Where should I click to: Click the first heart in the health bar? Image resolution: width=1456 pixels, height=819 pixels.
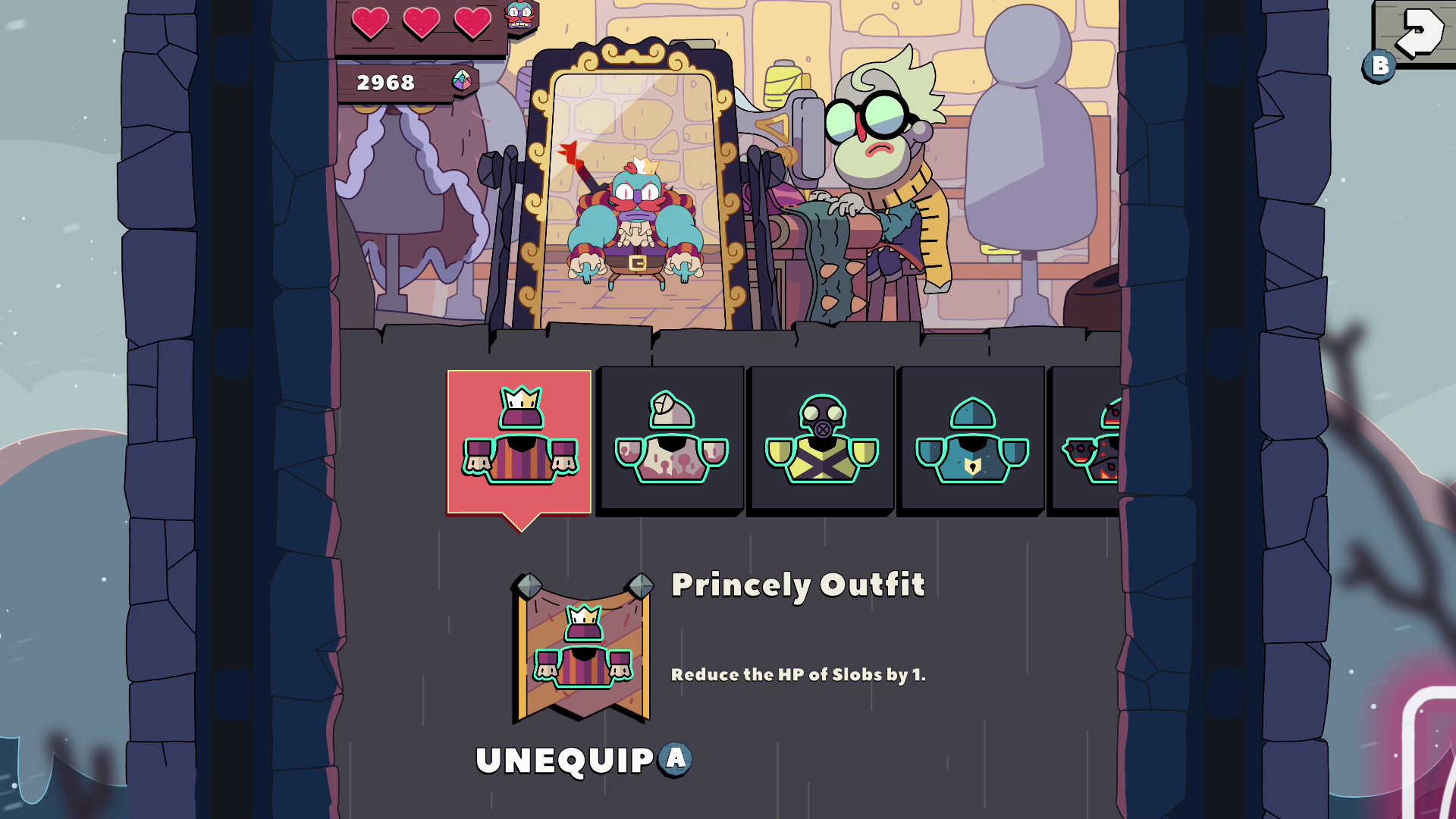click(x=371, y=23)
